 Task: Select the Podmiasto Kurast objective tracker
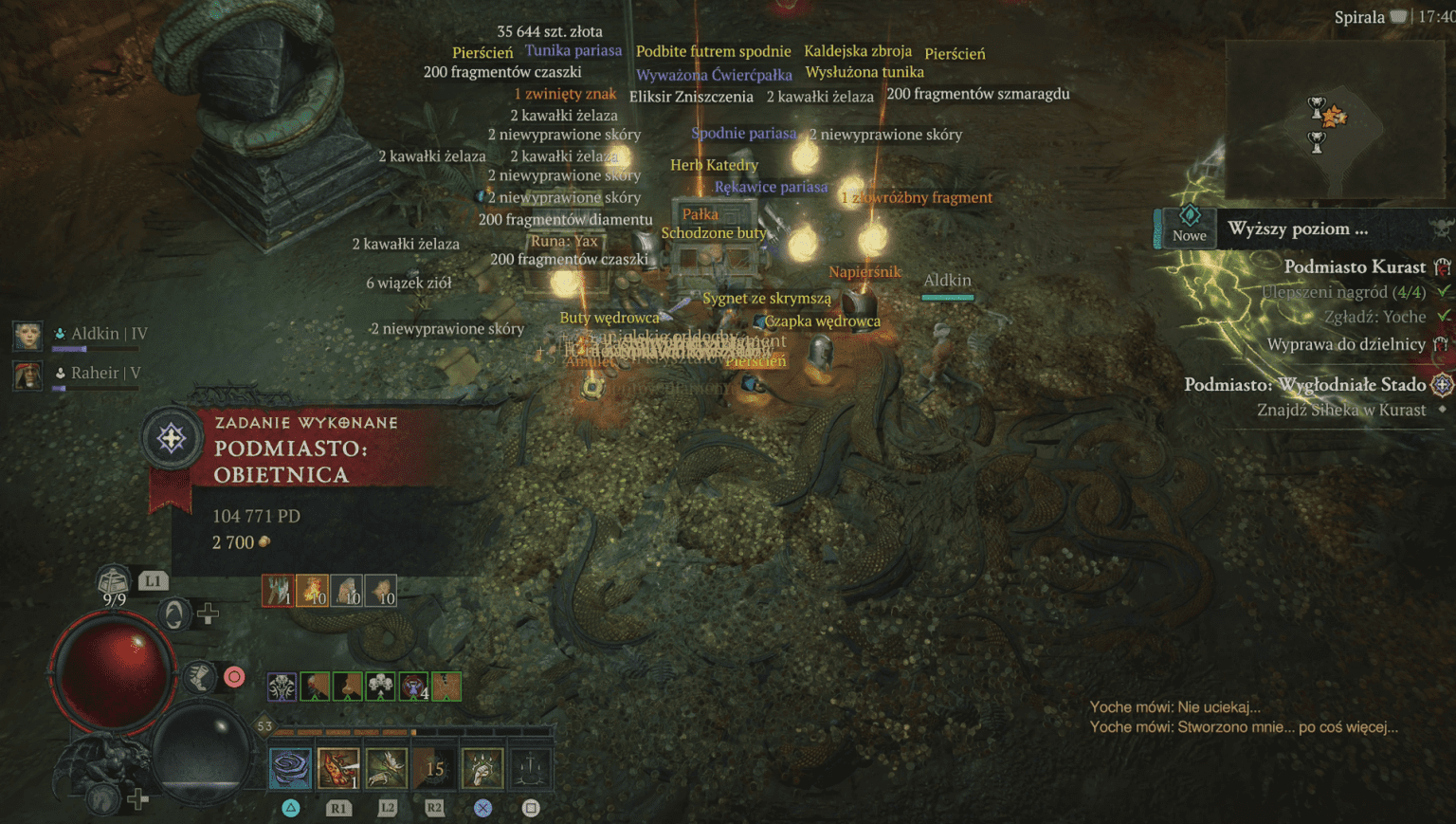[x=1354, y=267]
